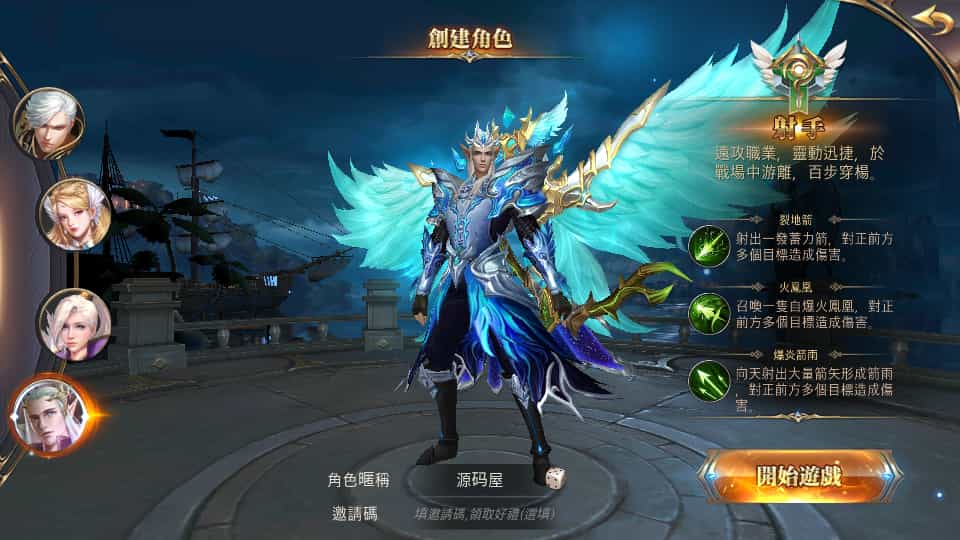View the 裂地箭 skill icon
Image resolution: width=960 pixels, height=540 pixels.
pyautogui.click(x=709, y=246)
